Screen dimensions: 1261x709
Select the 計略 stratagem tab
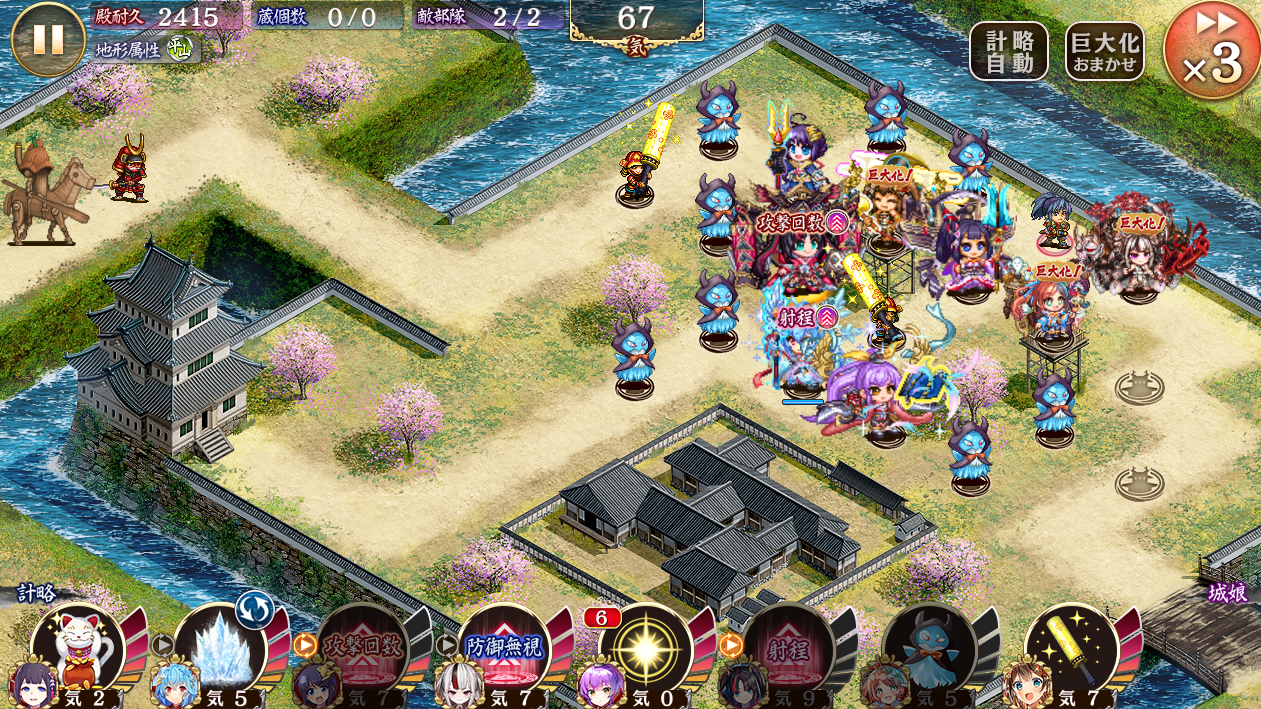tap(37, 594)
